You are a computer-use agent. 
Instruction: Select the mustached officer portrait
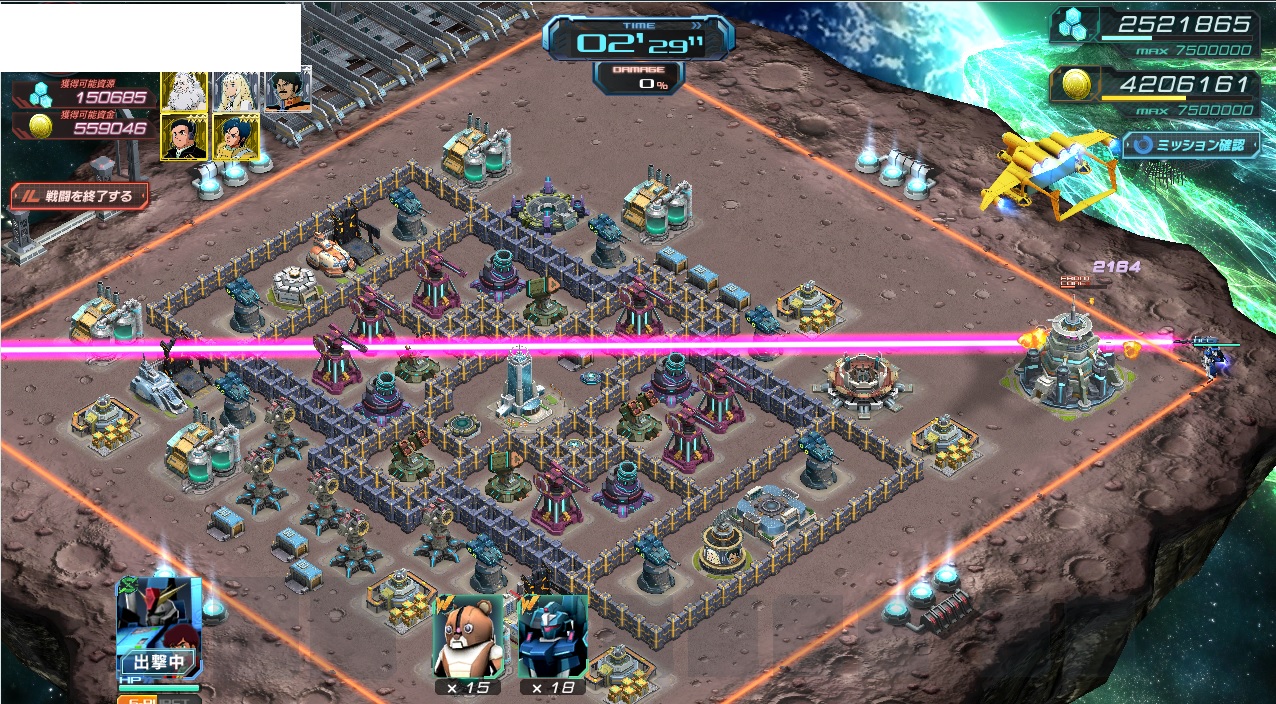pos(288,89)
